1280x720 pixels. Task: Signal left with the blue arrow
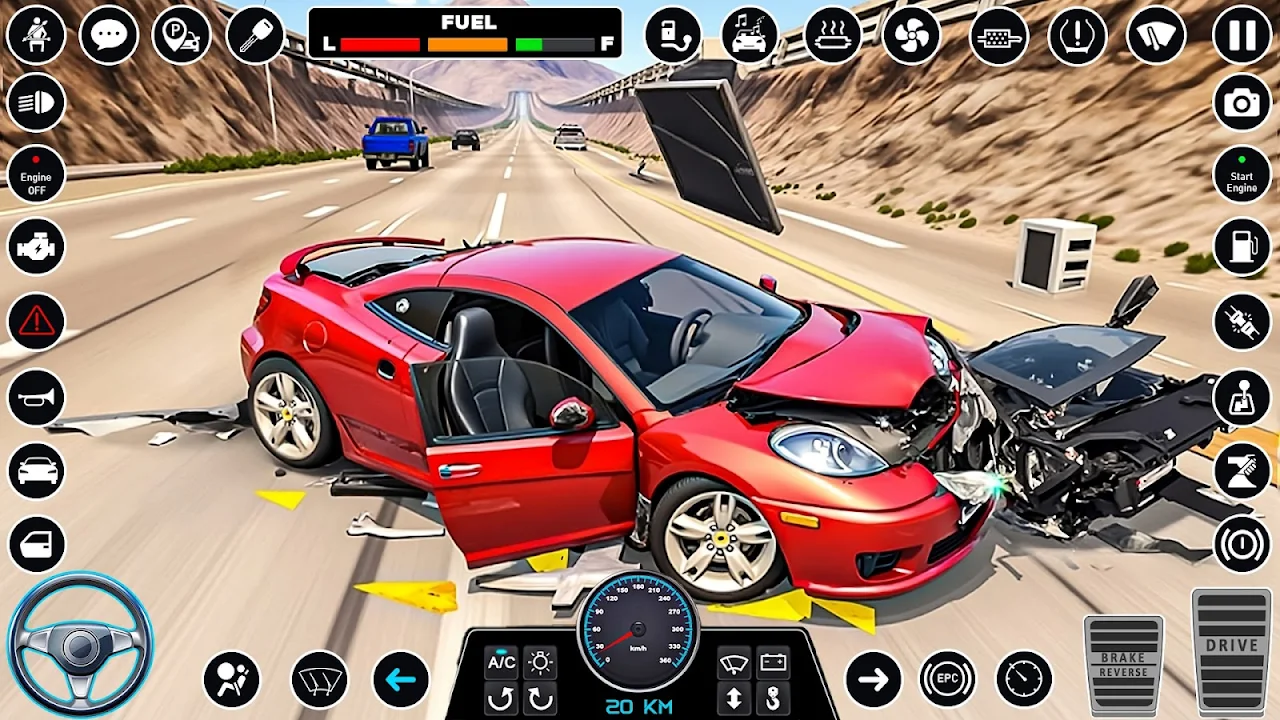point(401,680)
